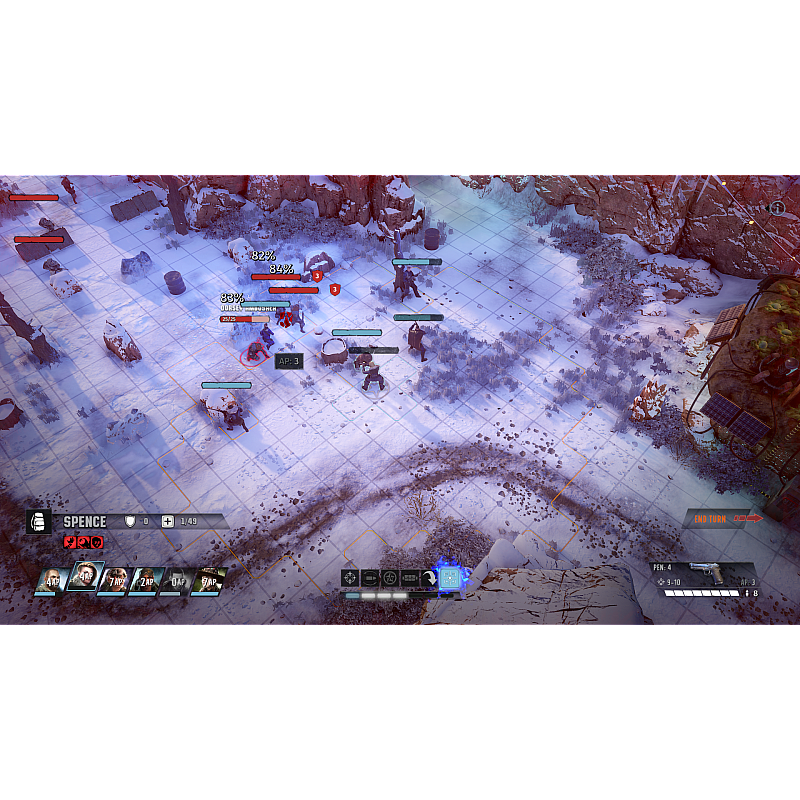The image size is (800, 800).
Task: Use the star-in-circle ability icon
Action: tap(390, 578)
